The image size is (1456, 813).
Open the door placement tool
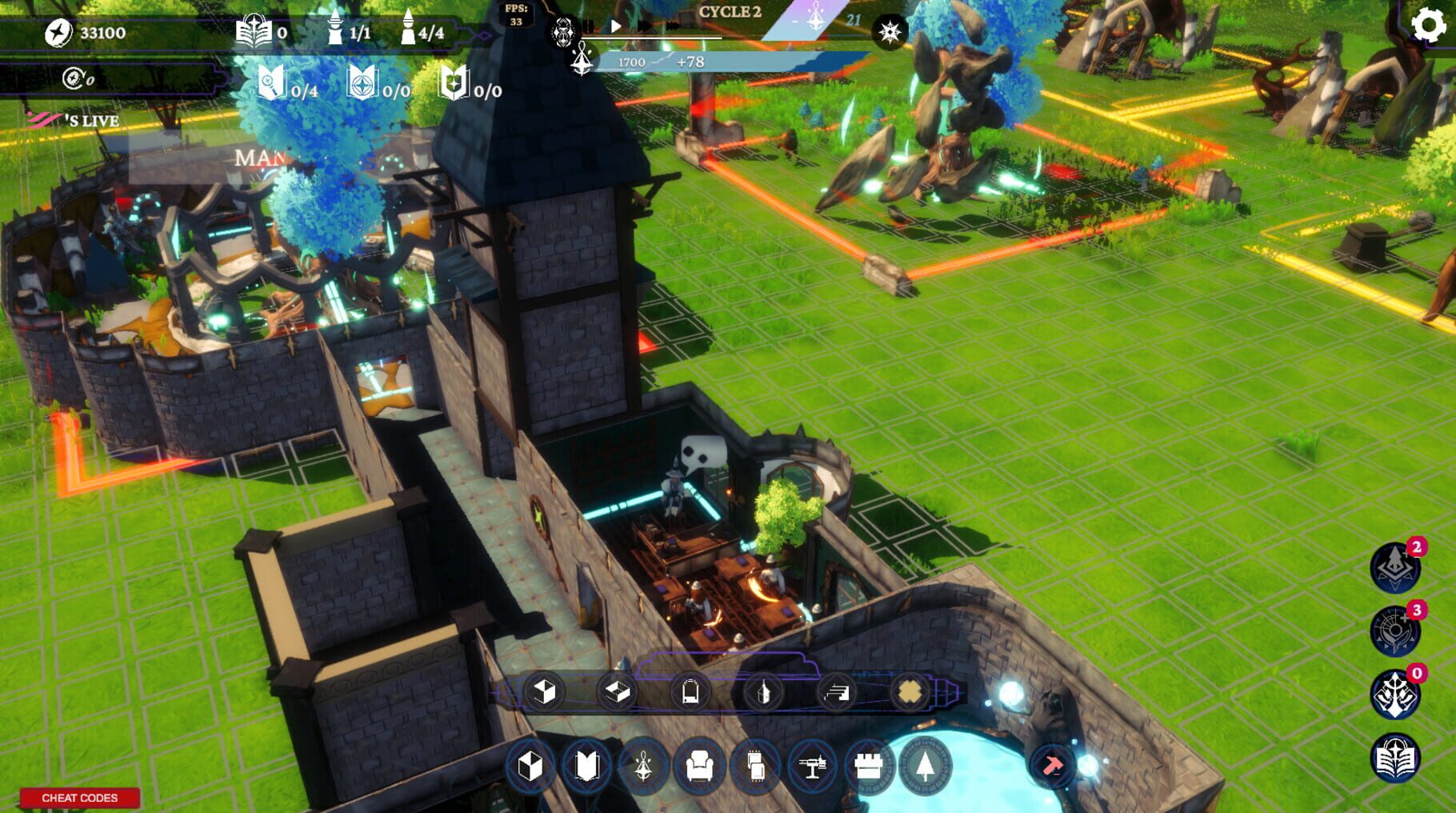[690, 691]
